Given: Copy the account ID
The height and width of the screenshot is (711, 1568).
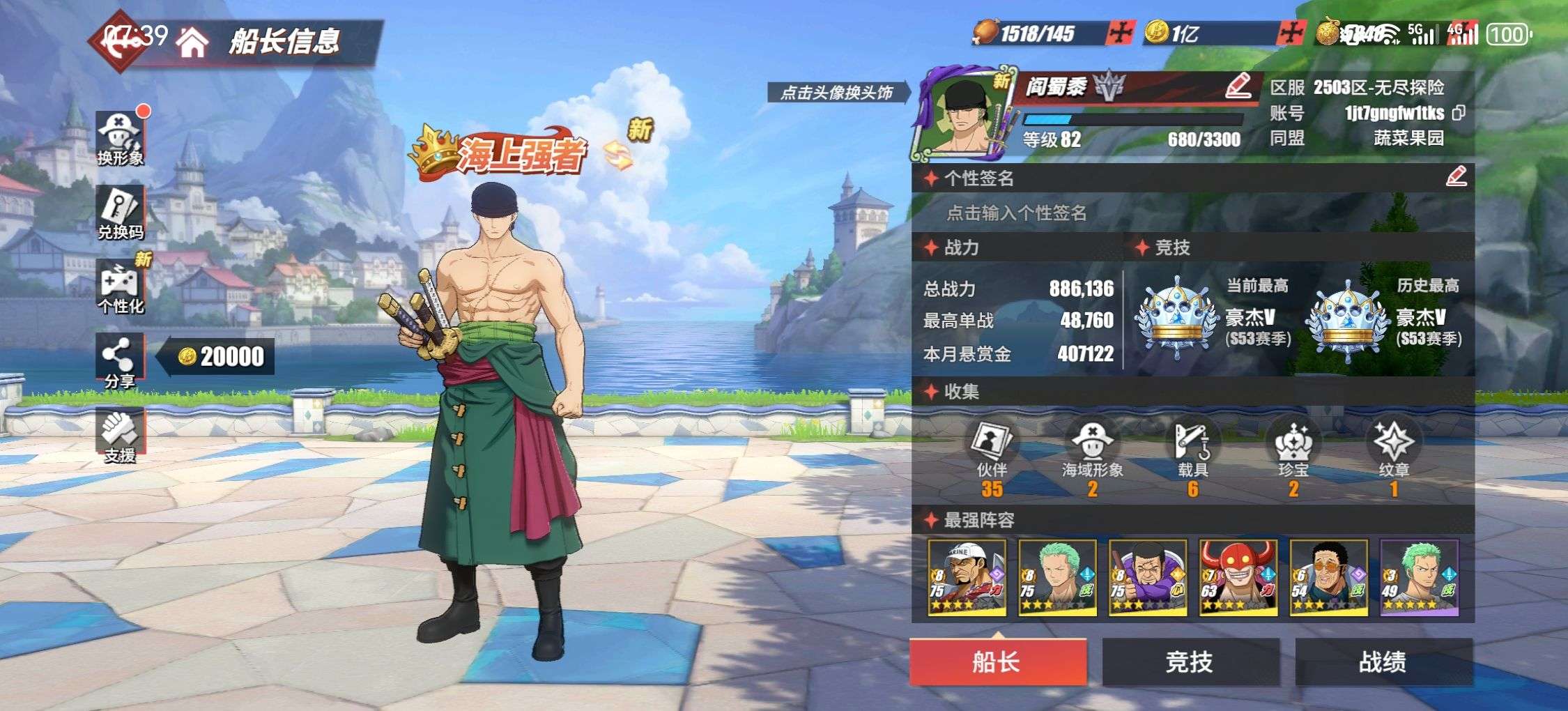Looking at the screenshot, I should [x=1458, y=113].
